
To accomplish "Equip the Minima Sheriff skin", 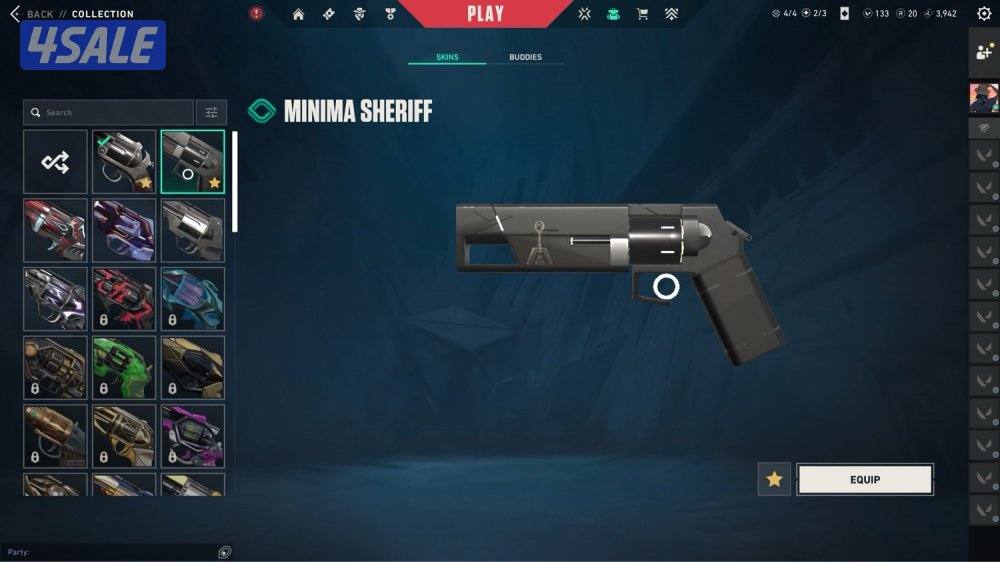I will [865, 480].
